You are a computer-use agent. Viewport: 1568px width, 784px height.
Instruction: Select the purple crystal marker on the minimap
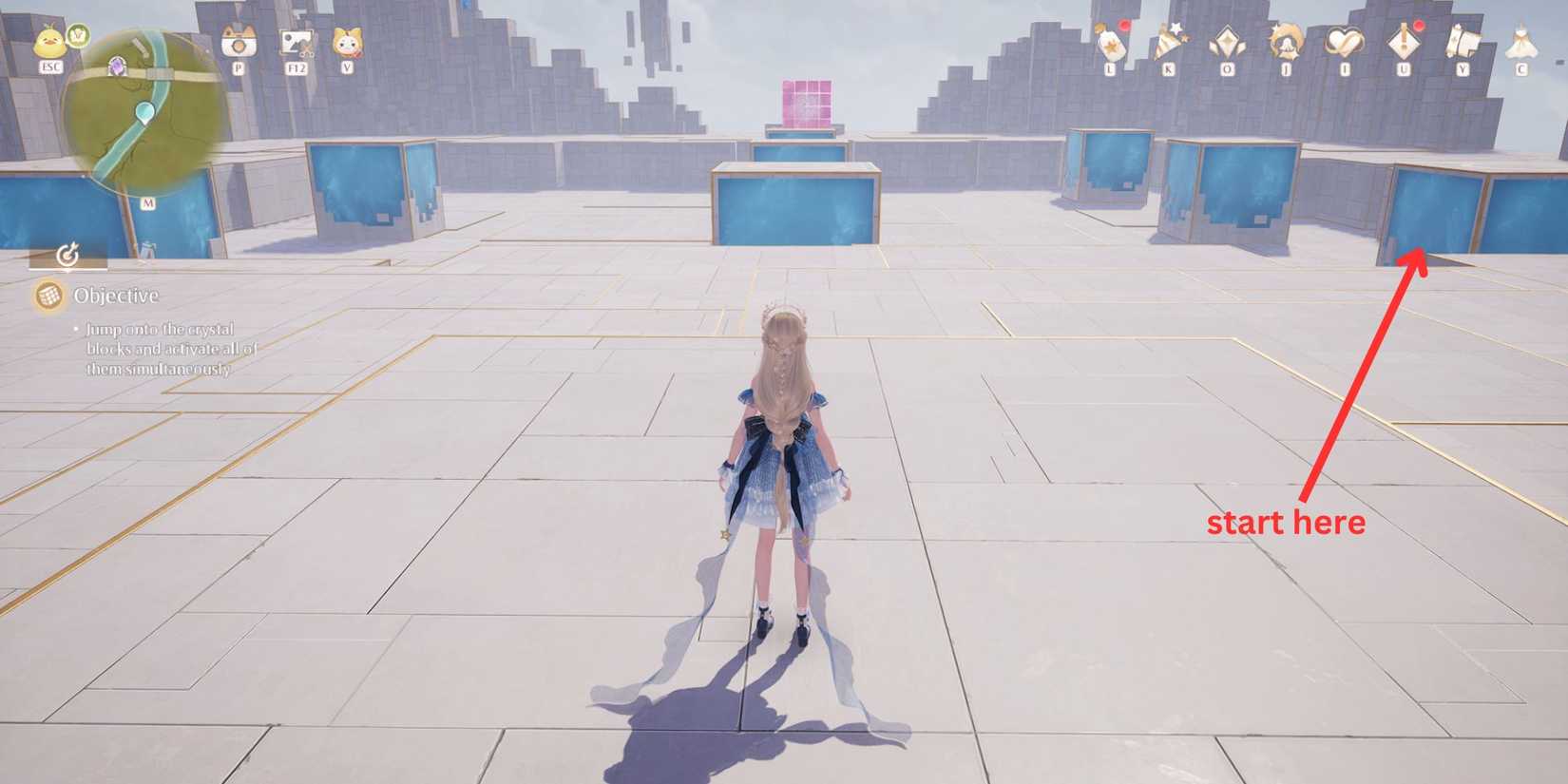click(x=118, y=66)
